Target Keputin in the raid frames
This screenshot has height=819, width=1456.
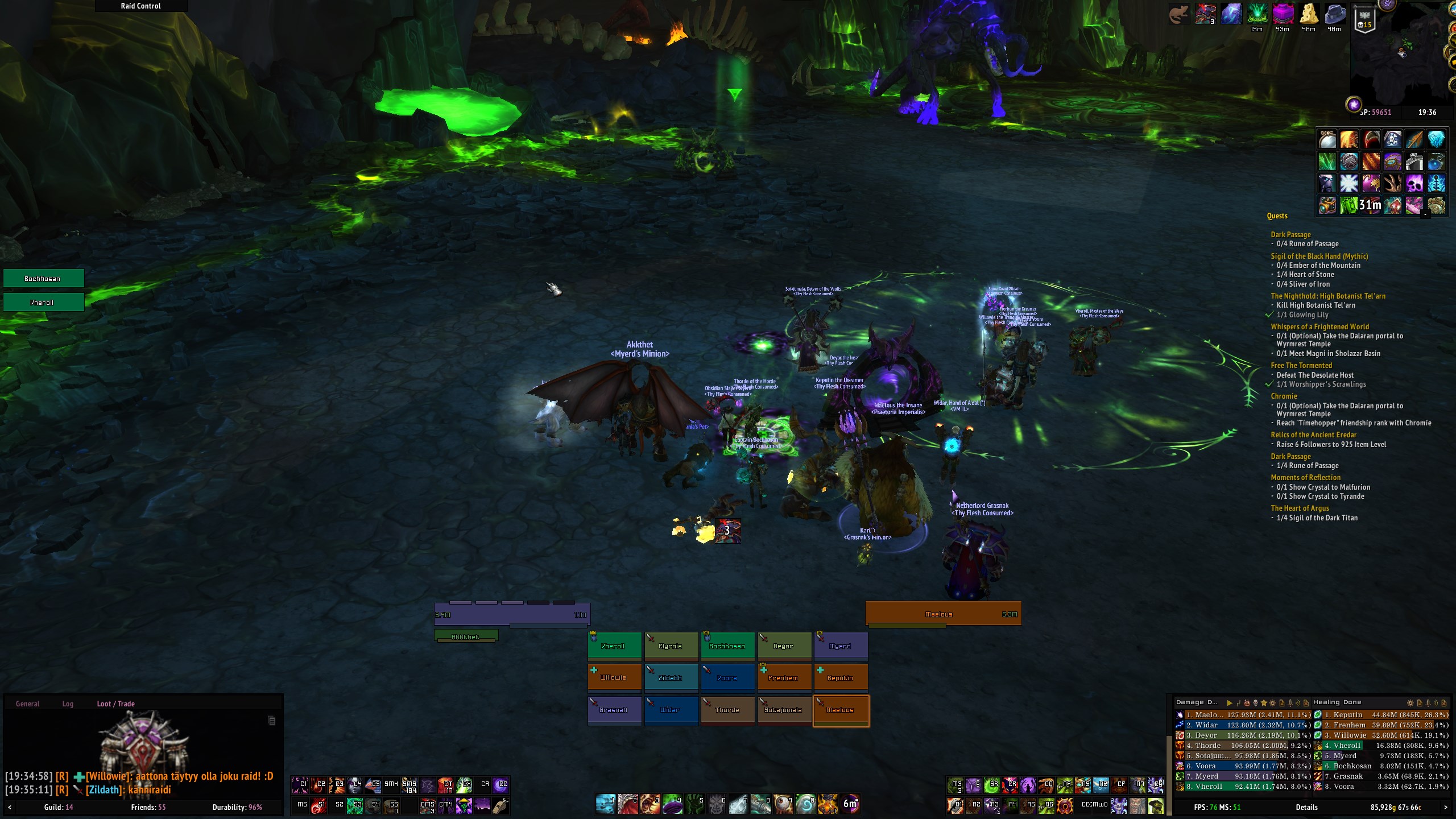click(x=840, y=678)
